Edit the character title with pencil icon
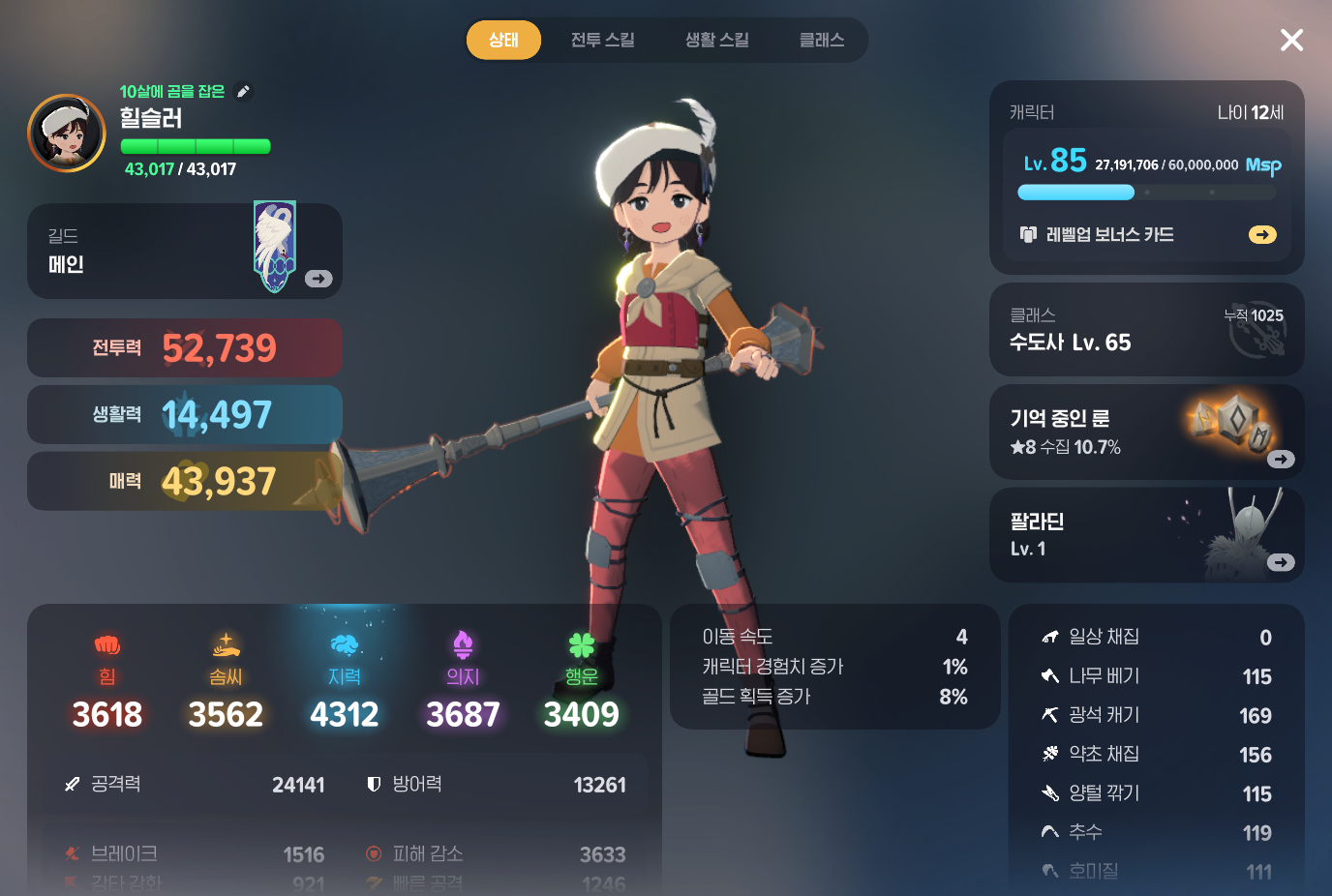 (244, 91)
